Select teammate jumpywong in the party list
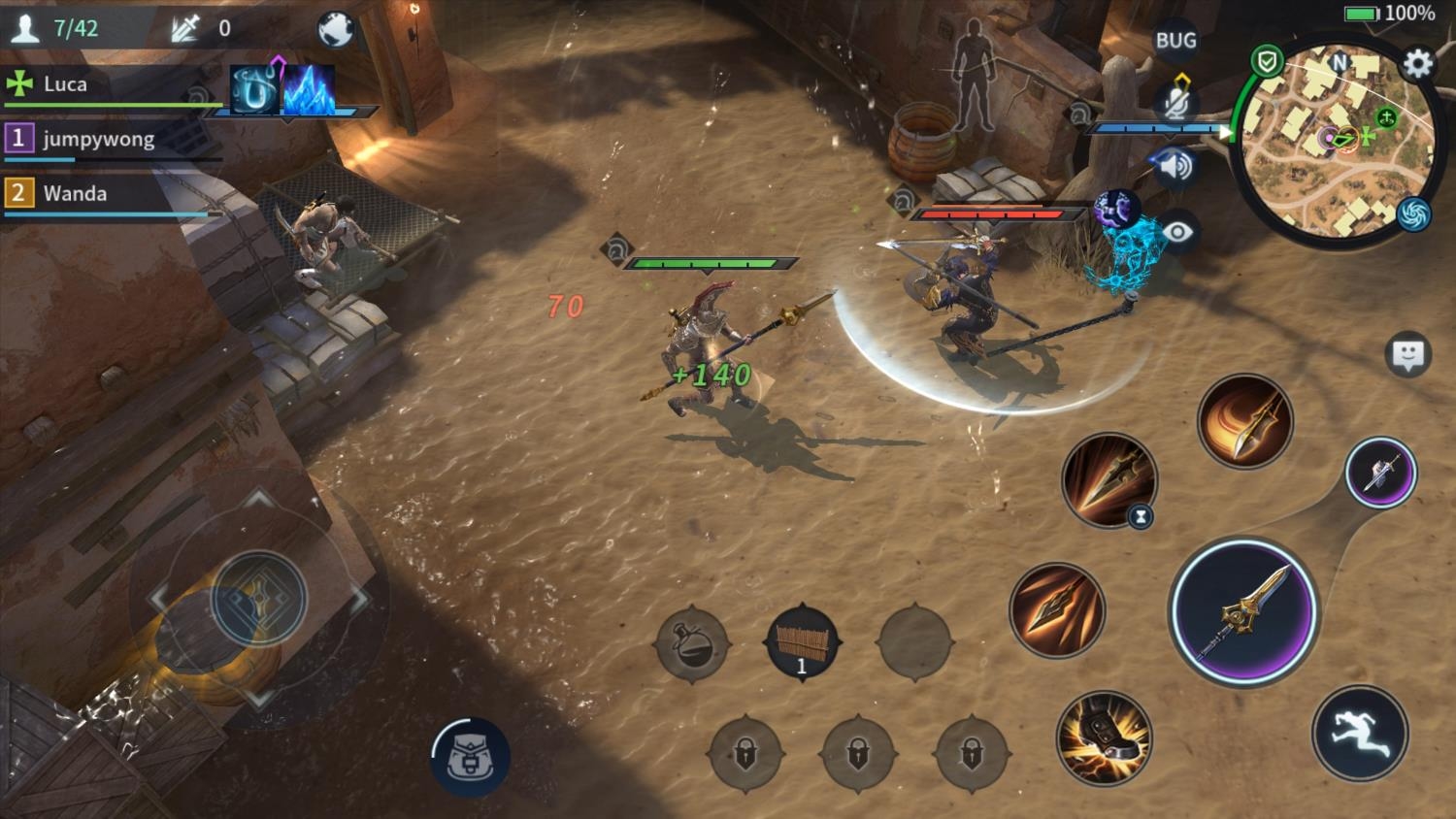The image size is (1456, 819). [x=97, y=140]
